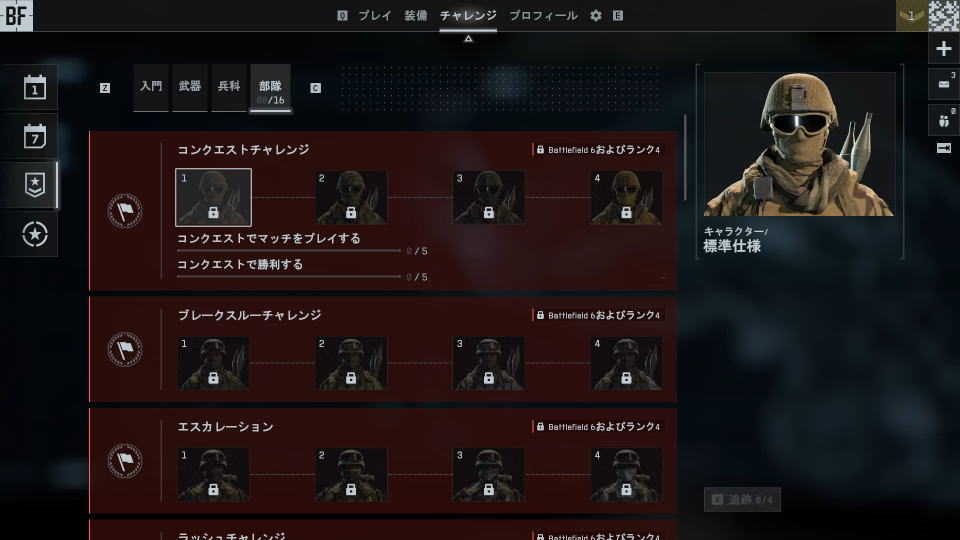View the 標準仕様 character preview
The image size is (960, 540).
[799, 144]
